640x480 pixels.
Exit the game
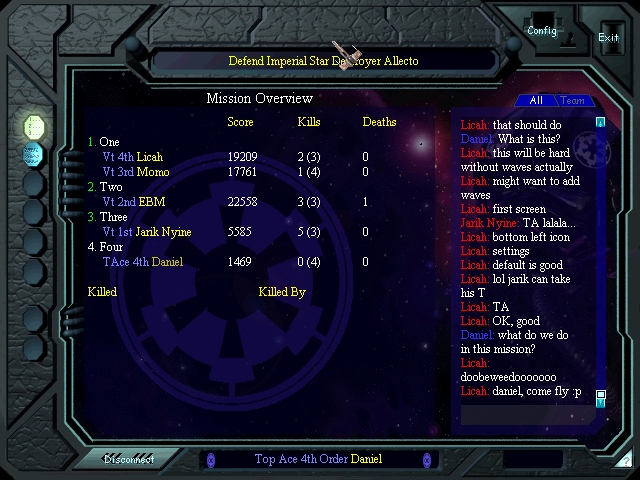608,37
